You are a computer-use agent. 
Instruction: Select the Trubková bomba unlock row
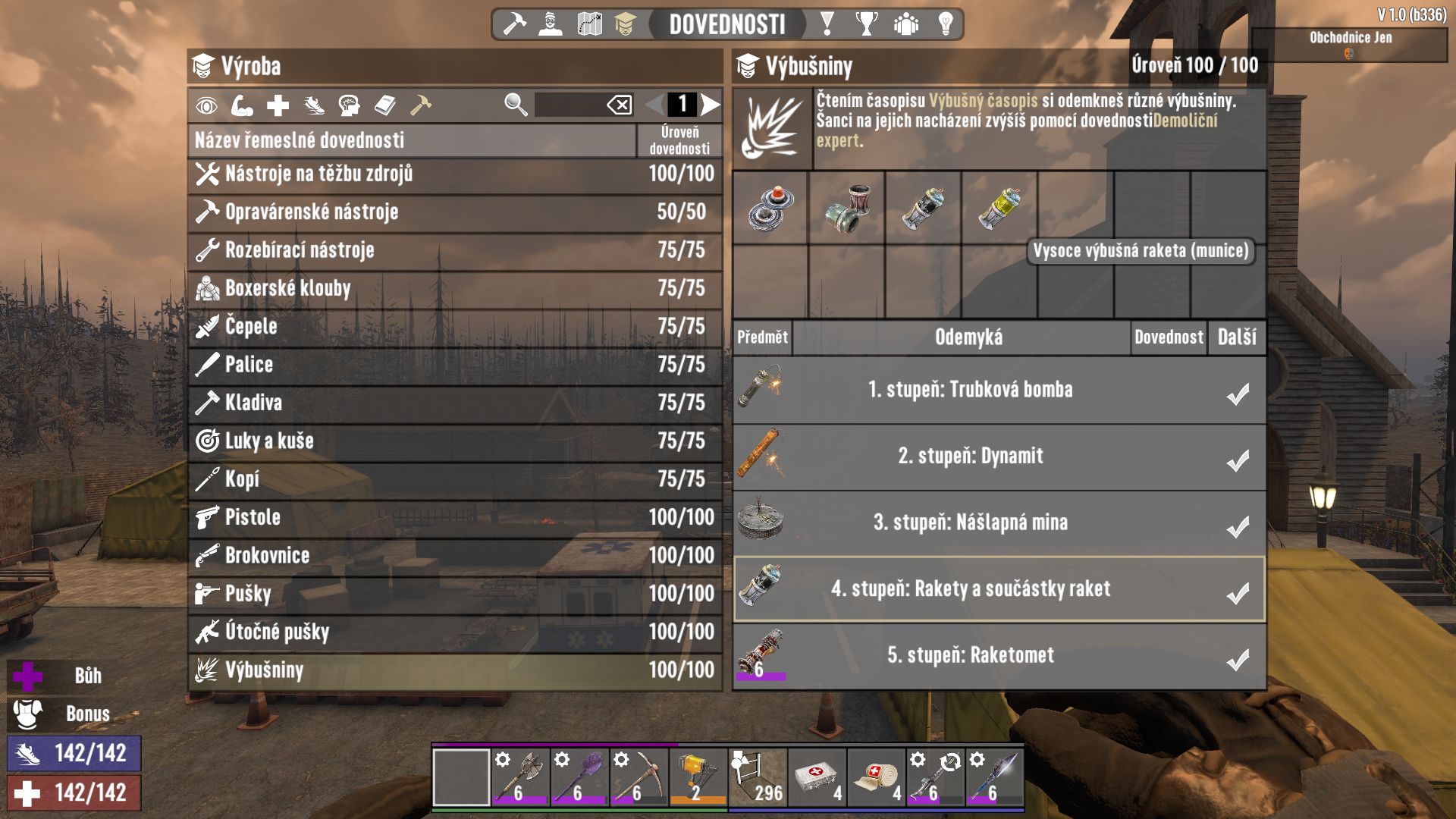(x=999, y=390)
